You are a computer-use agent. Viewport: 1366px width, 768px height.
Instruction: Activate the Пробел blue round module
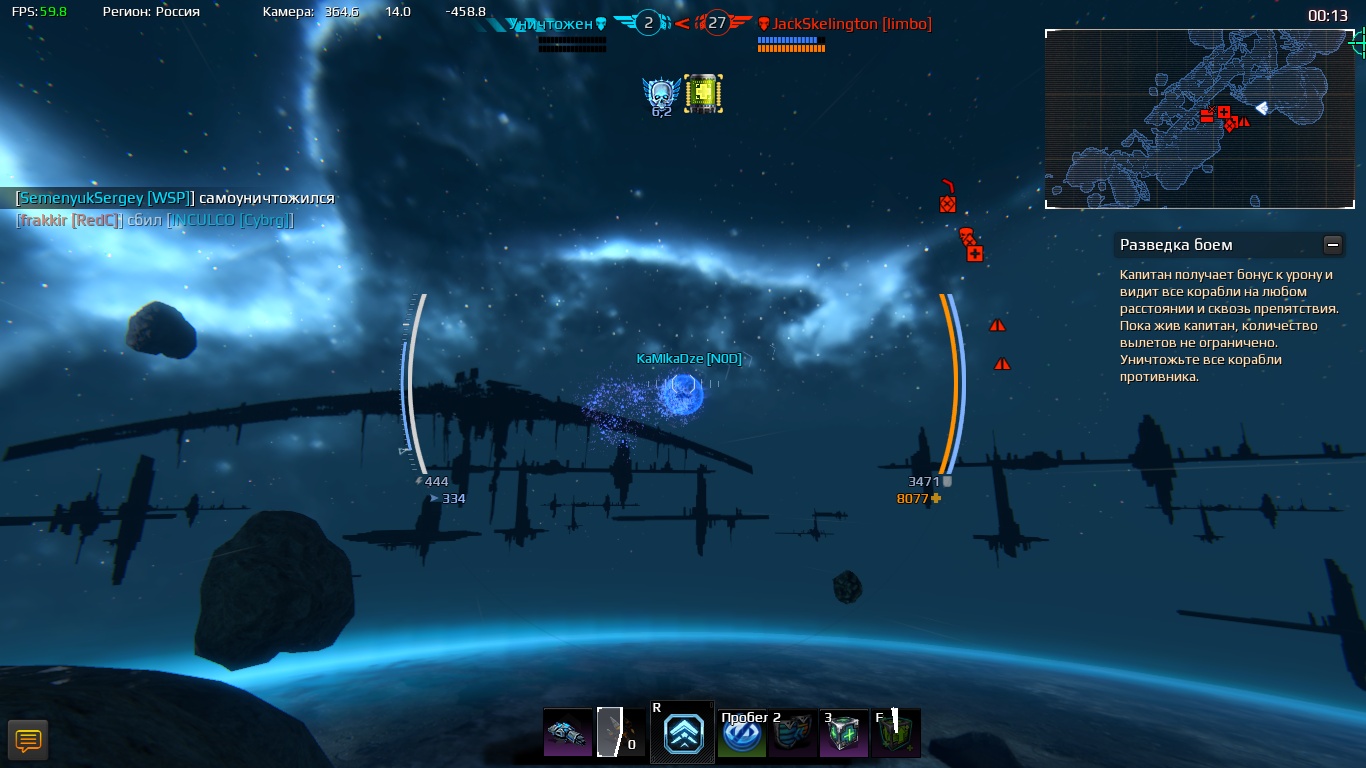[x=742, y=734]
